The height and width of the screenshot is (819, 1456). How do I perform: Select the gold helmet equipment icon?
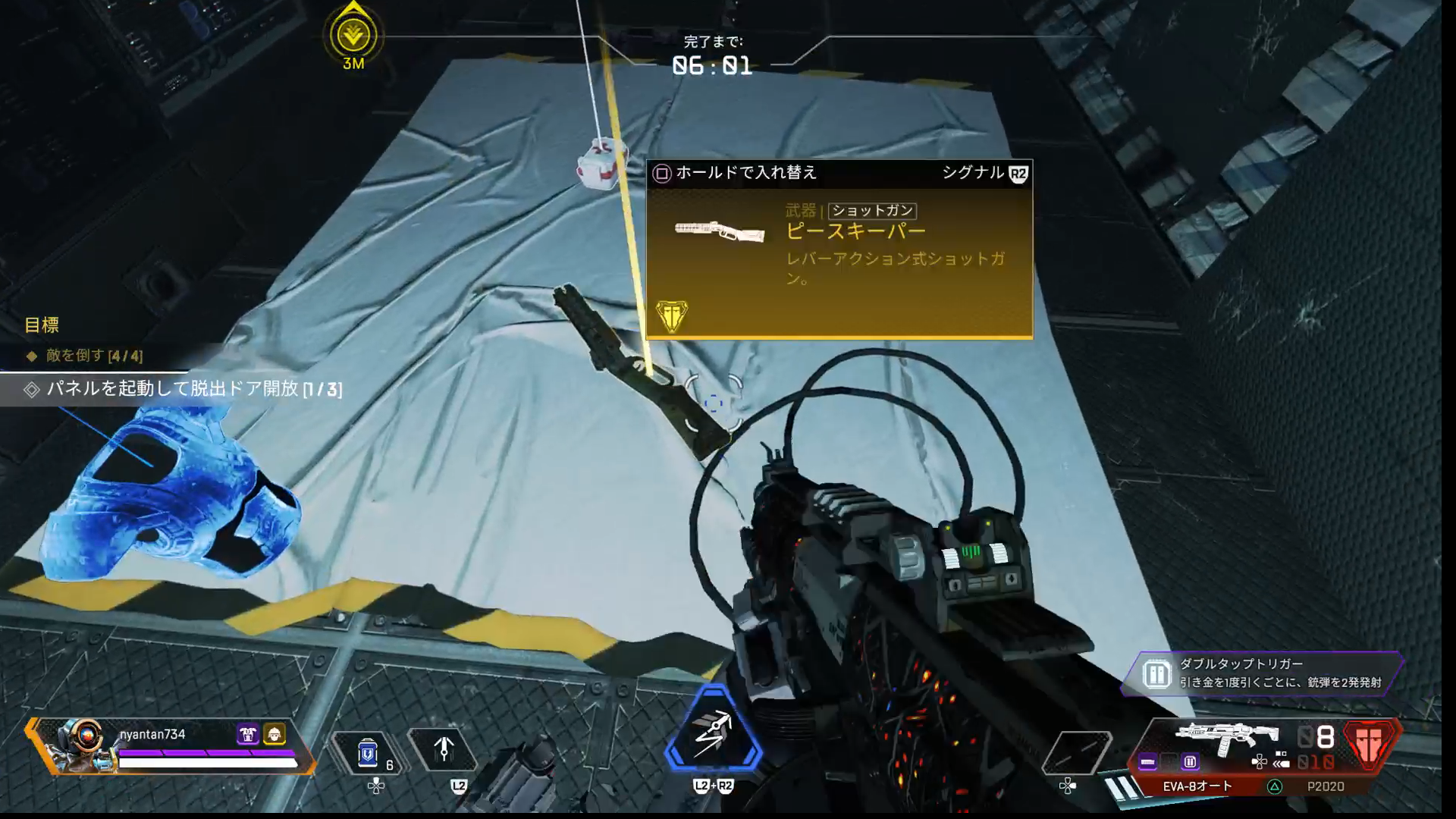(x=274, y=734)
